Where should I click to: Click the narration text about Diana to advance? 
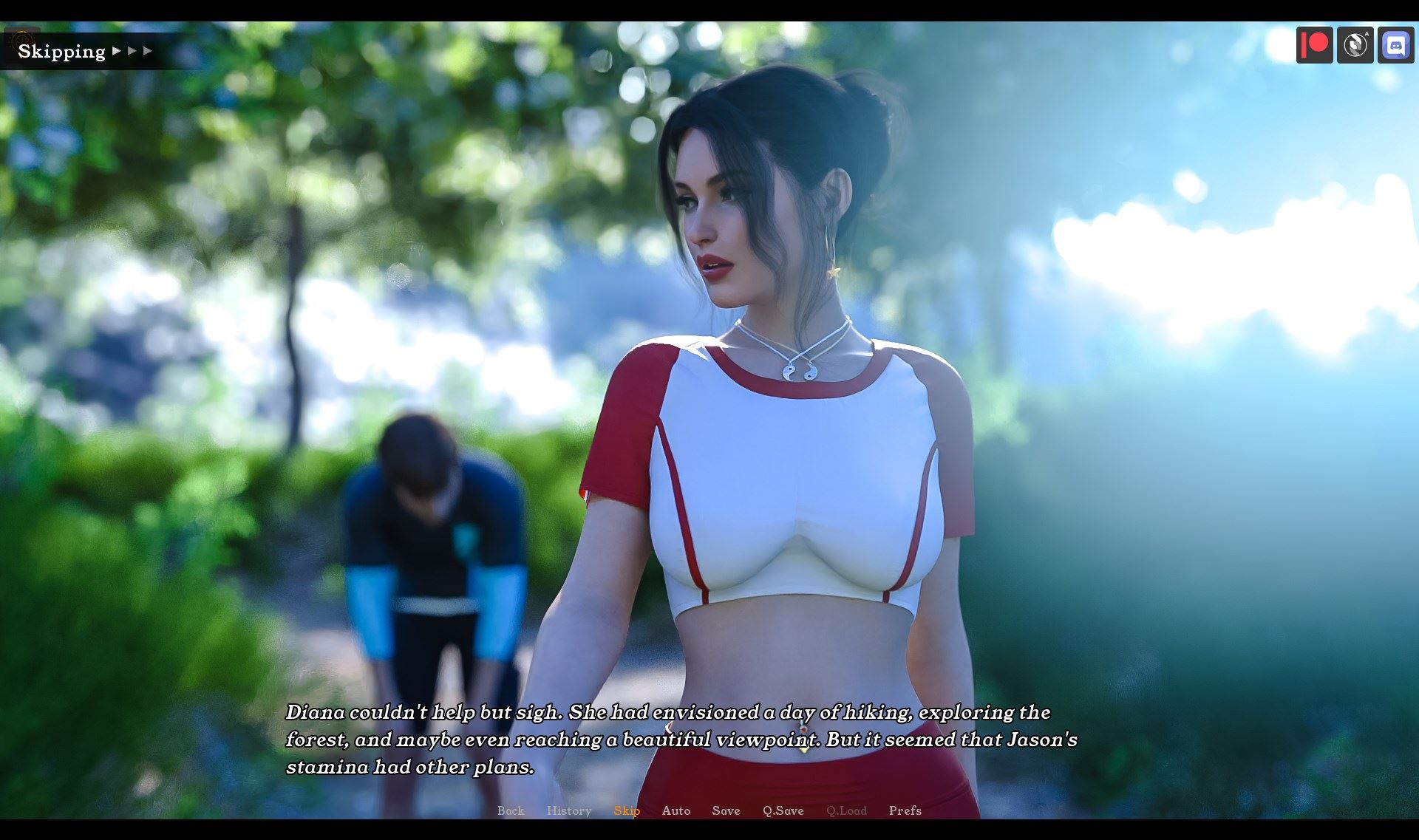point(665,739)
